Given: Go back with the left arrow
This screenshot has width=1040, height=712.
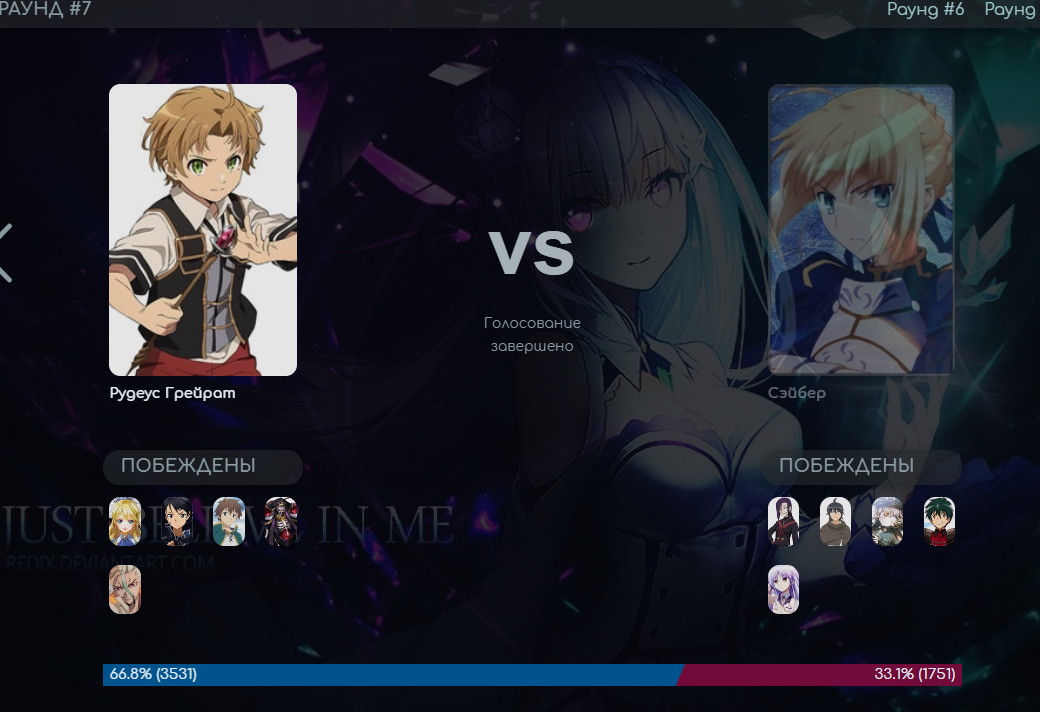Looking at the screenshot, I should pos(6,252).
